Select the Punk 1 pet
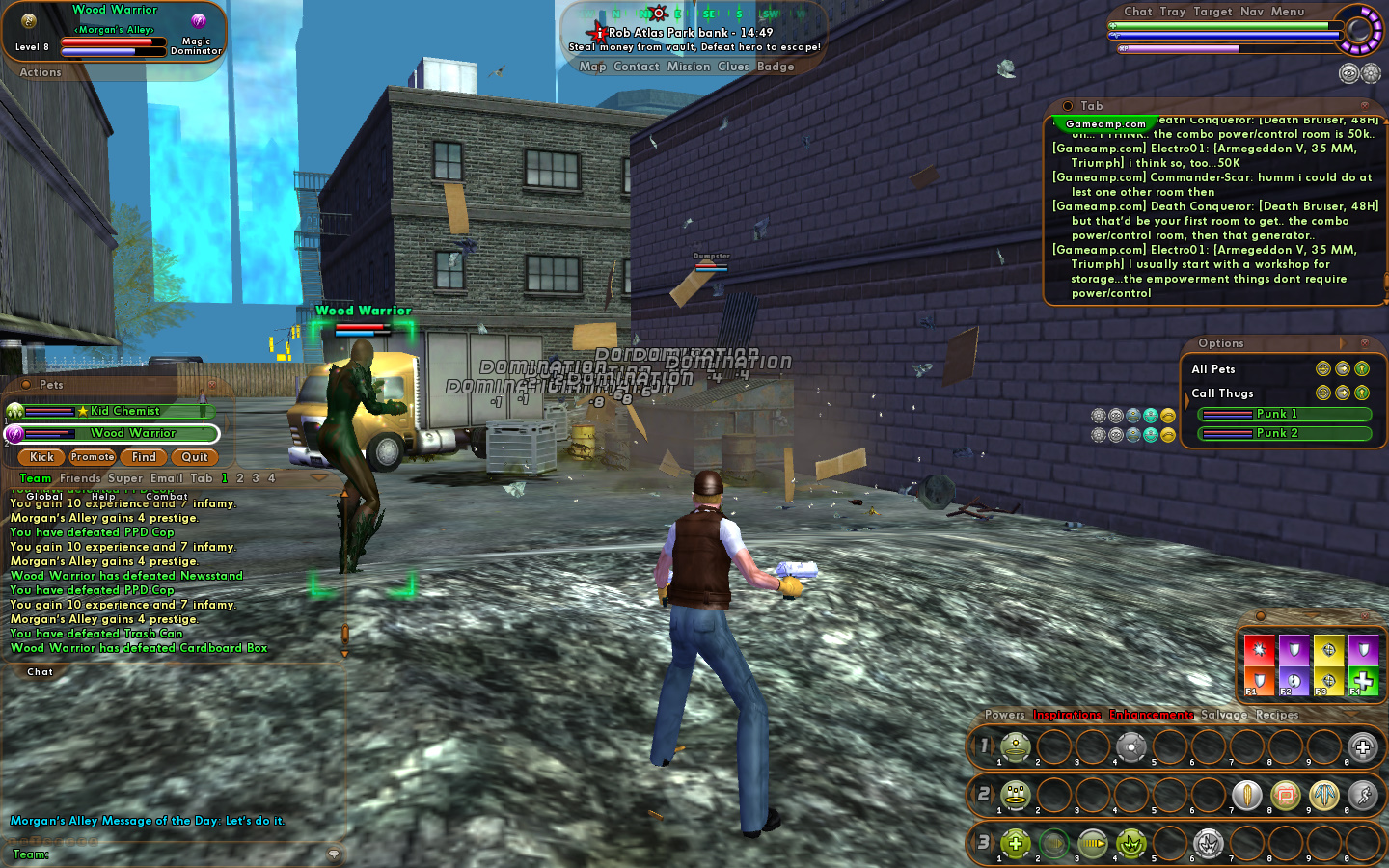The width and height of the screenshot is (1389, 868). tap(1283, 414)
